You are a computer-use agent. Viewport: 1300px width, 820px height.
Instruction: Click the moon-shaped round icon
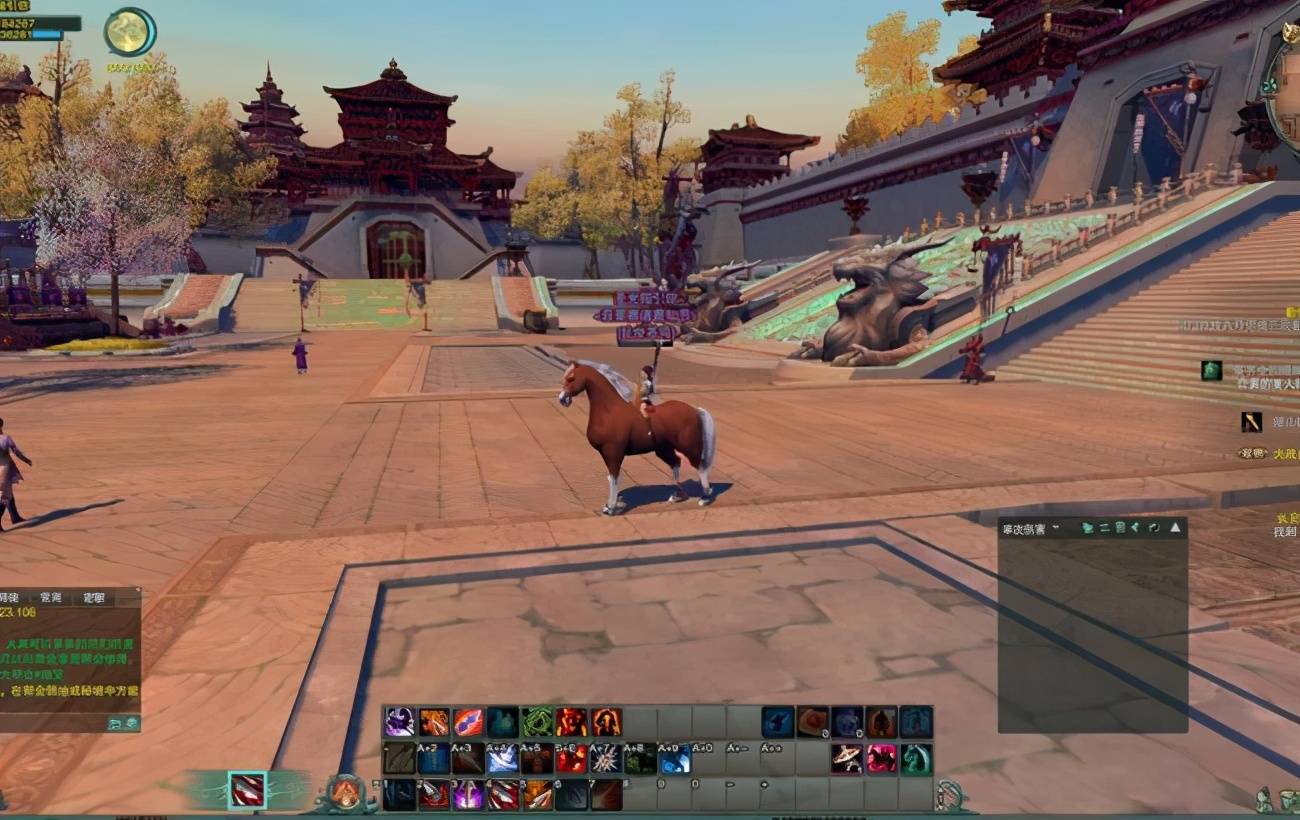point(130,32)
